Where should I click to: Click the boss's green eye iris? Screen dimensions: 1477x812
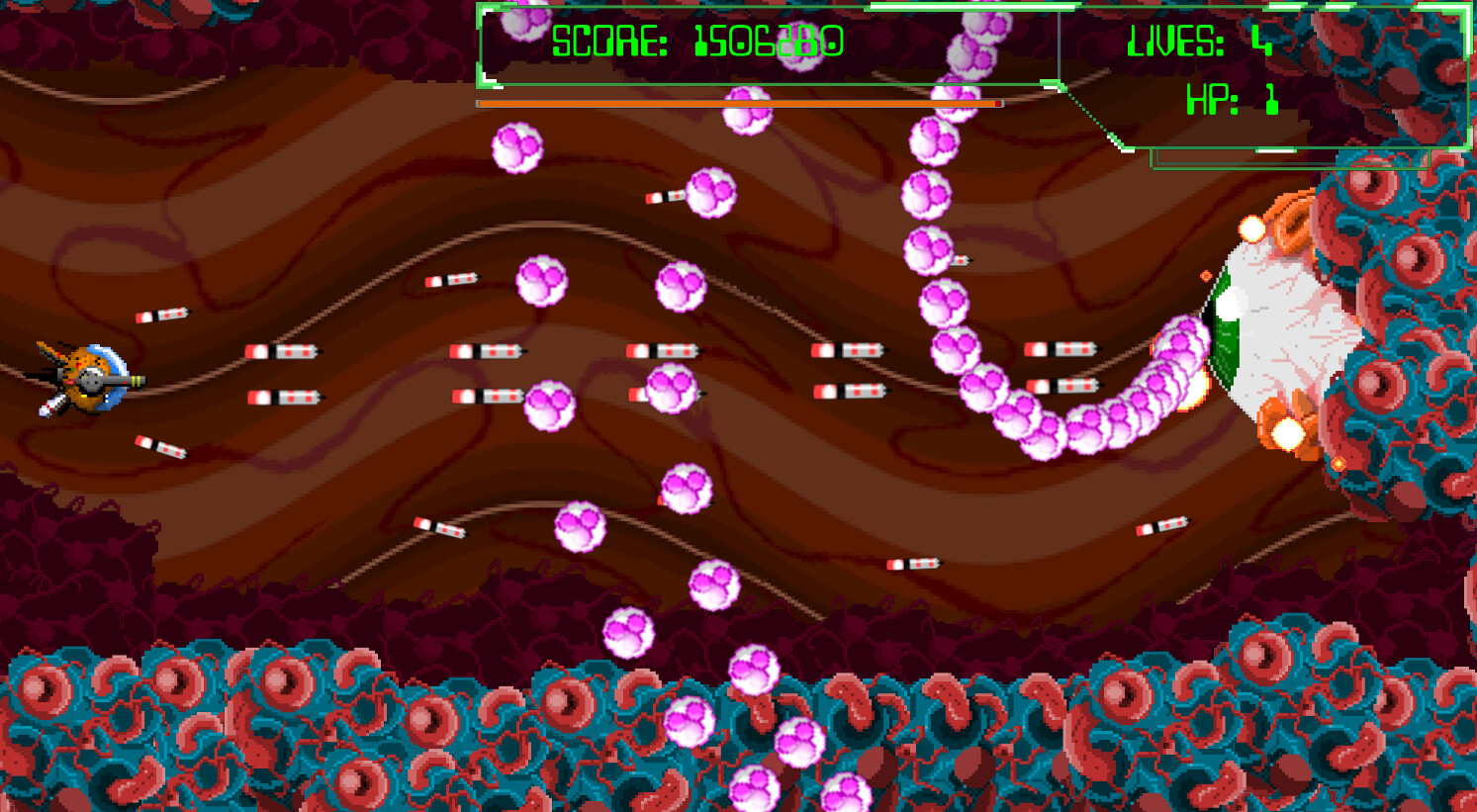tap(1224, 326)
